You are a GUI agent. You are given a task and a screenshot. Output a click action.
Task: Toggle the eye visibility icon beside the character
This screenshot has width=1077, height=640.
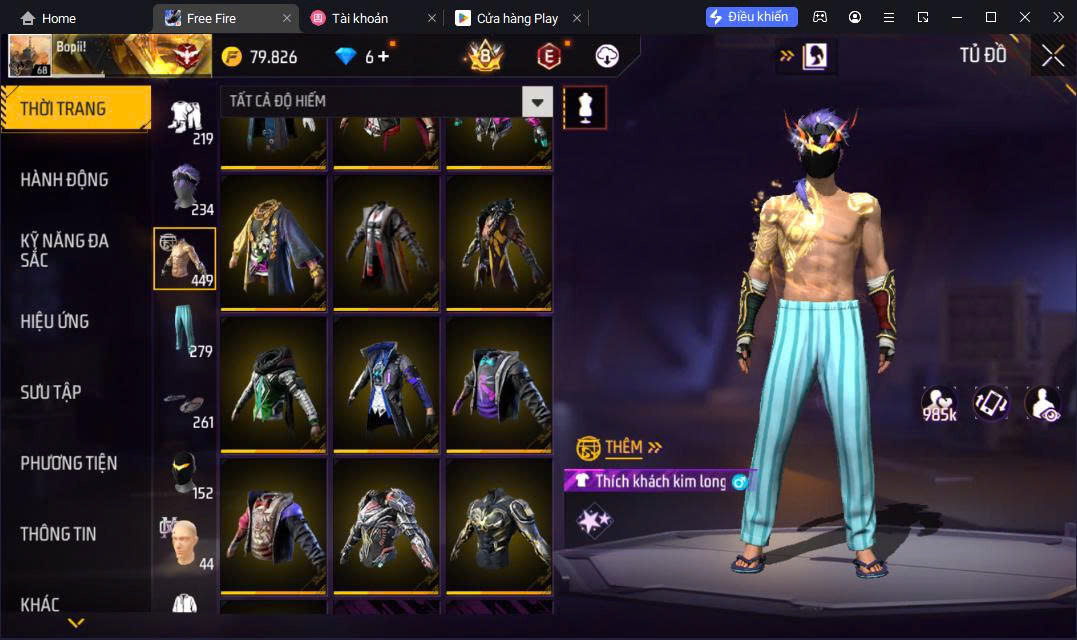coord(1043,403)
